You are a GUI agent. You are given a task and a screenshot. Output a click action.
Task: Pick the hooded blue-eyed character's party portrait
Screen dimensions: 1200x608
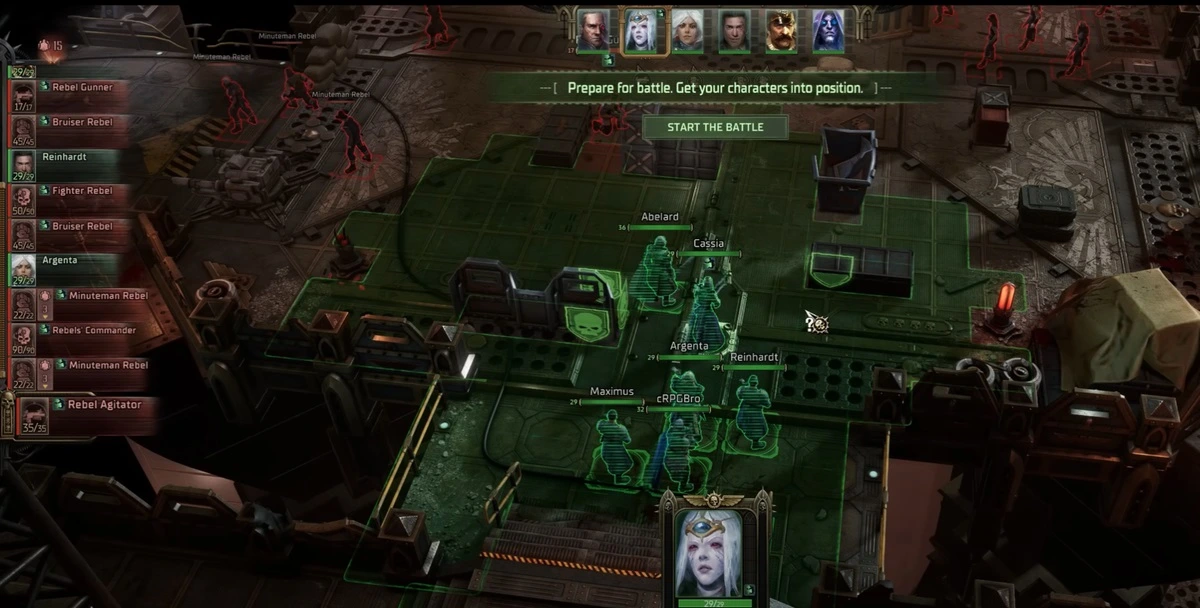click(x=828, y=31)
